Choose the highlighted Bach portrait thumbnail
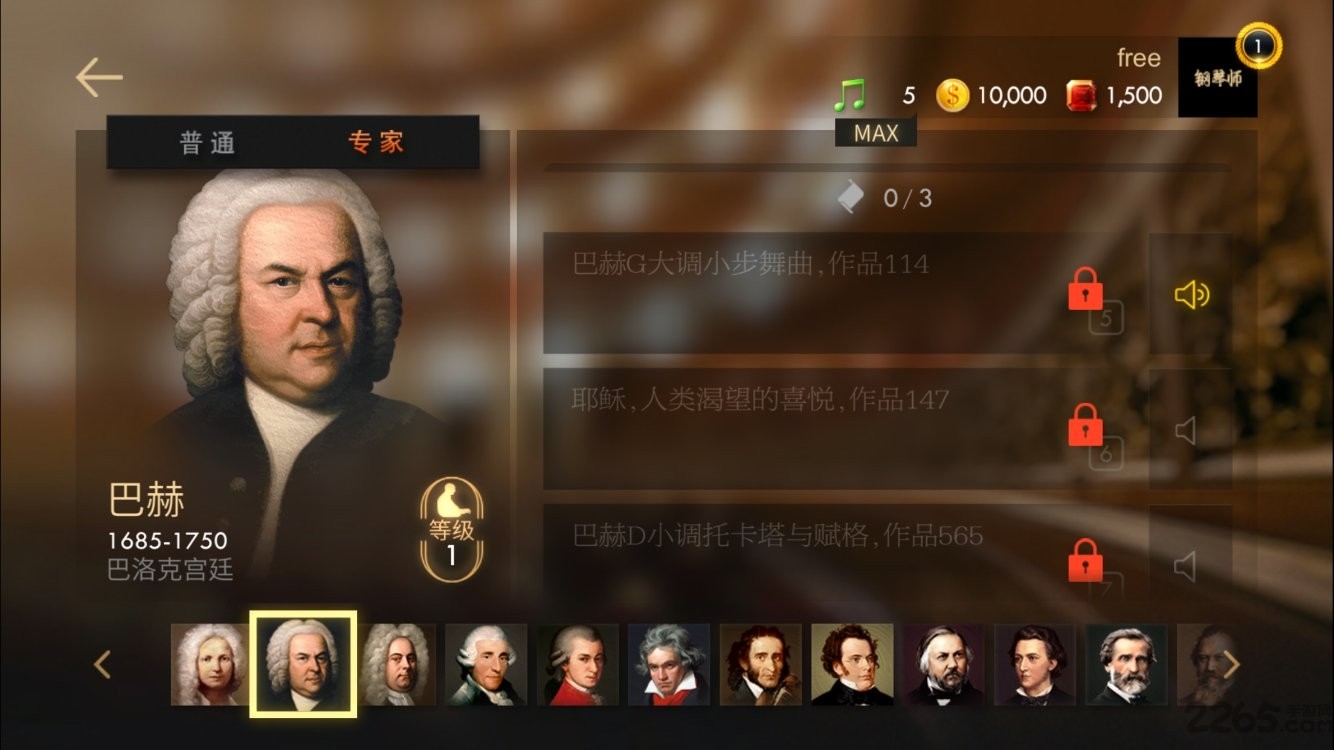This screenshot has width=1334, height=750. (303, 664)
